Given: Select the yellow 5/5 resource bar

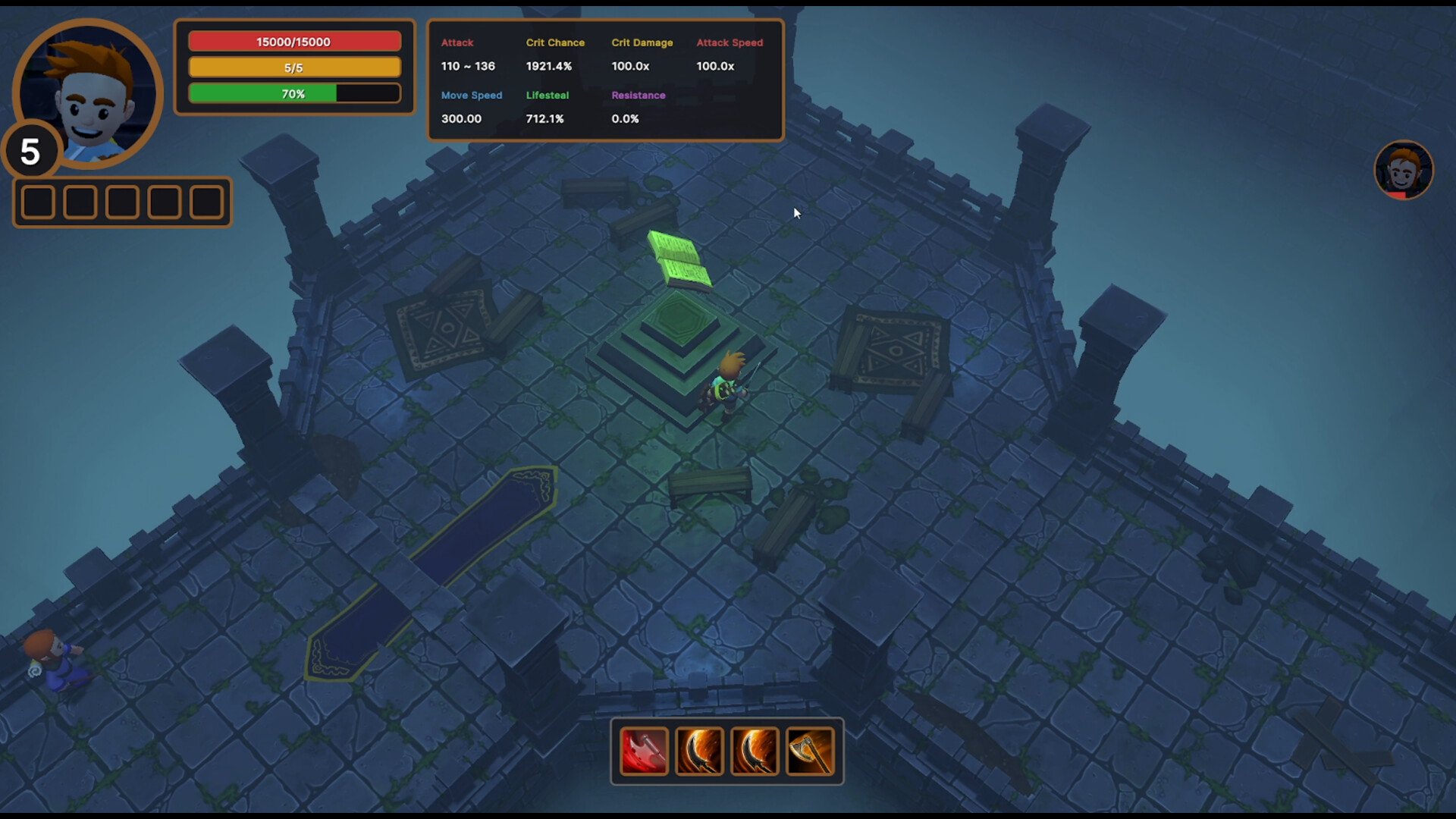Looking at the screenshot, I should tap(294, 67).
